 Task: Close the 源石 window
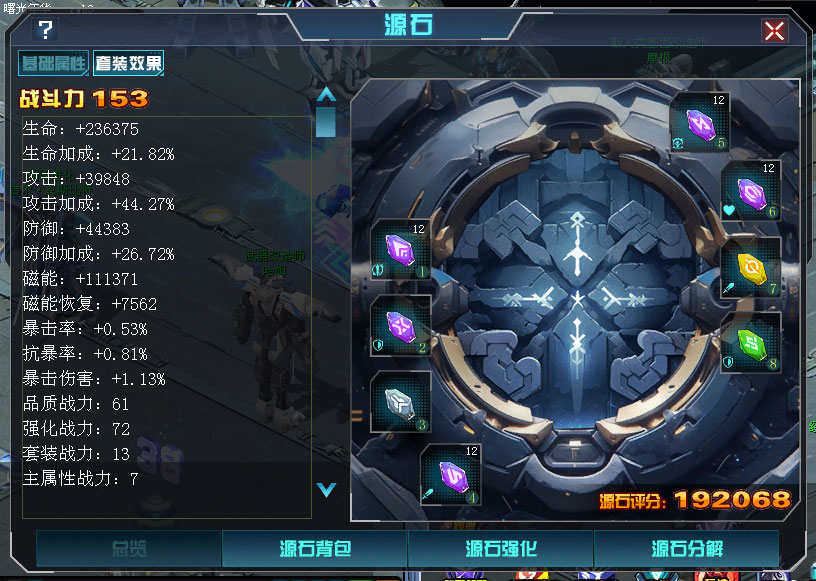[774, 30]
